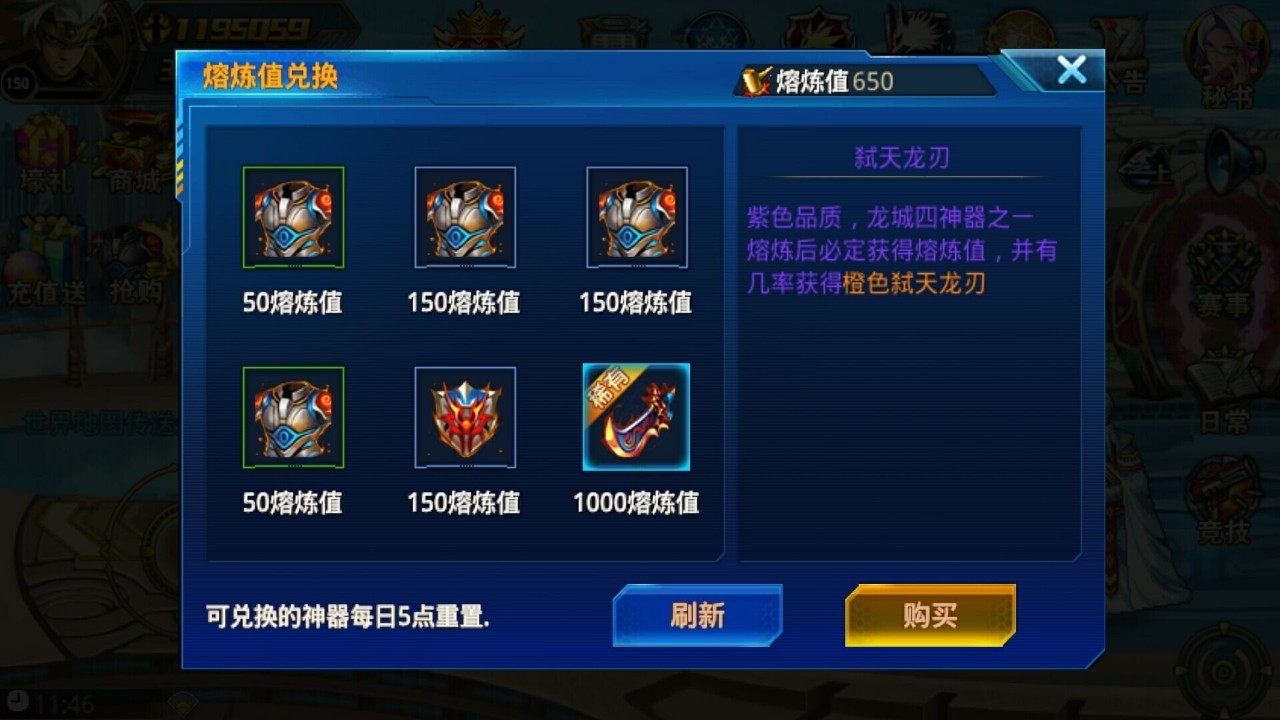Viewport: 1280px width, 720px height.
Task: Select the 150熔炼值 shield item
Action: tap(464, 417)
